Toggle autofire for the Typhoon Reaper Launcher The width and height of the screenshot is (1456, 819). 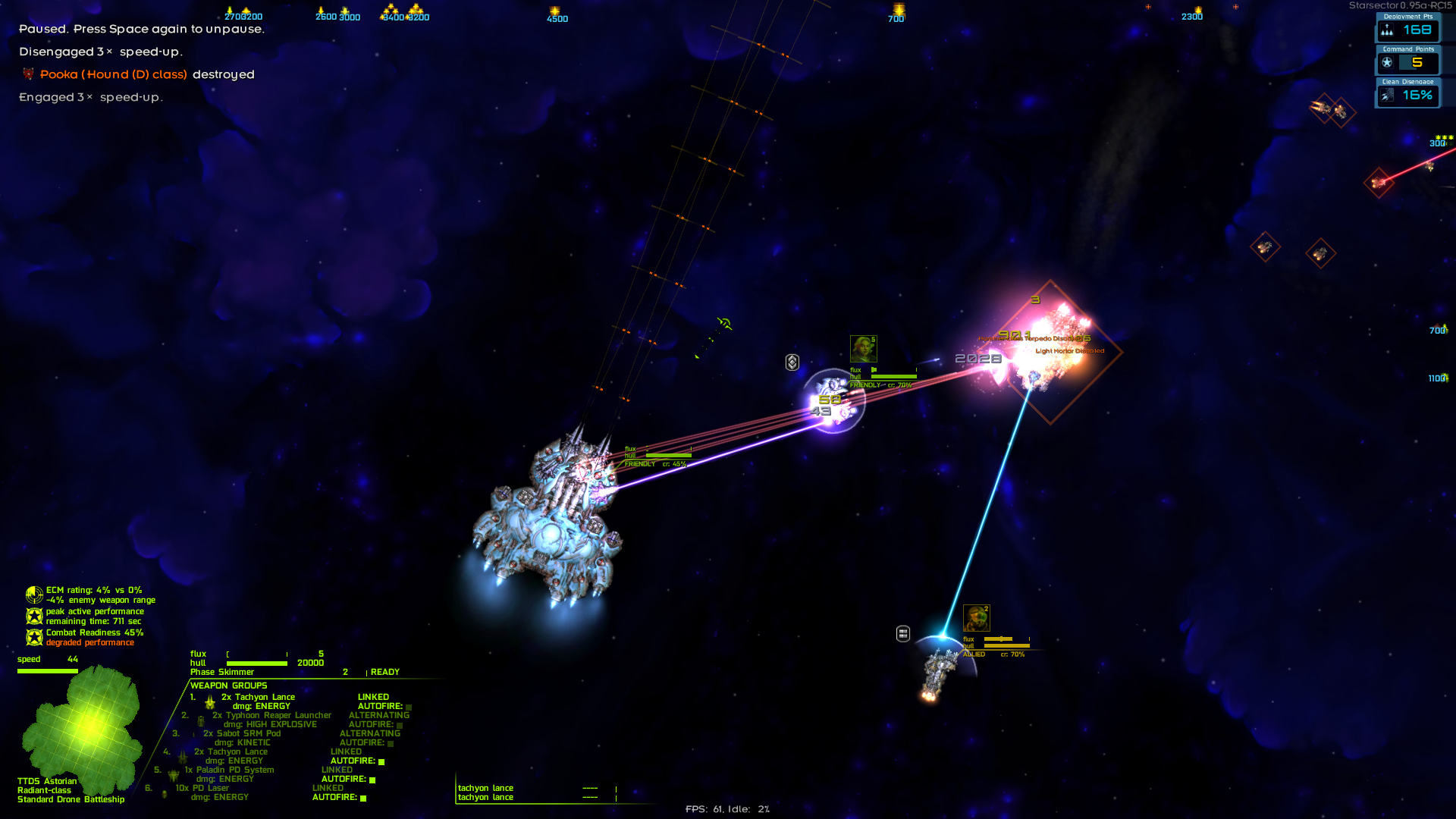[400, 725]
